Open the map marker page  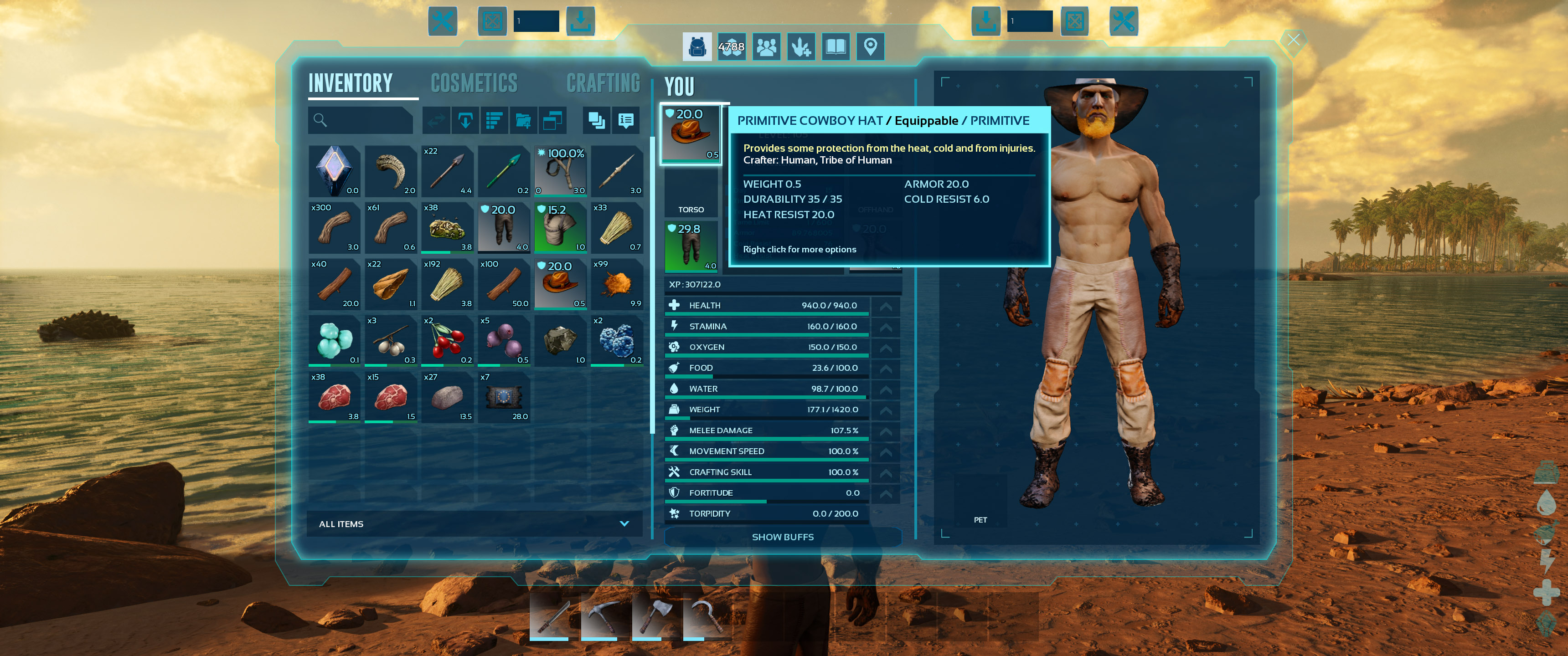(x=871, y=47)
